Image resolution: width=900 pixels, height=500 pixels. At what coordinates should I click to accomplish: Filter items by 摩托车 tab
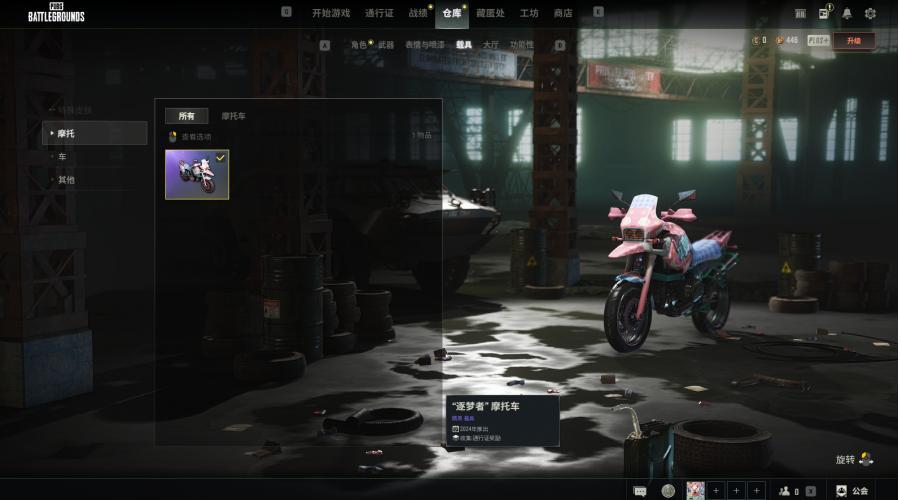click(x=234, y=116)
